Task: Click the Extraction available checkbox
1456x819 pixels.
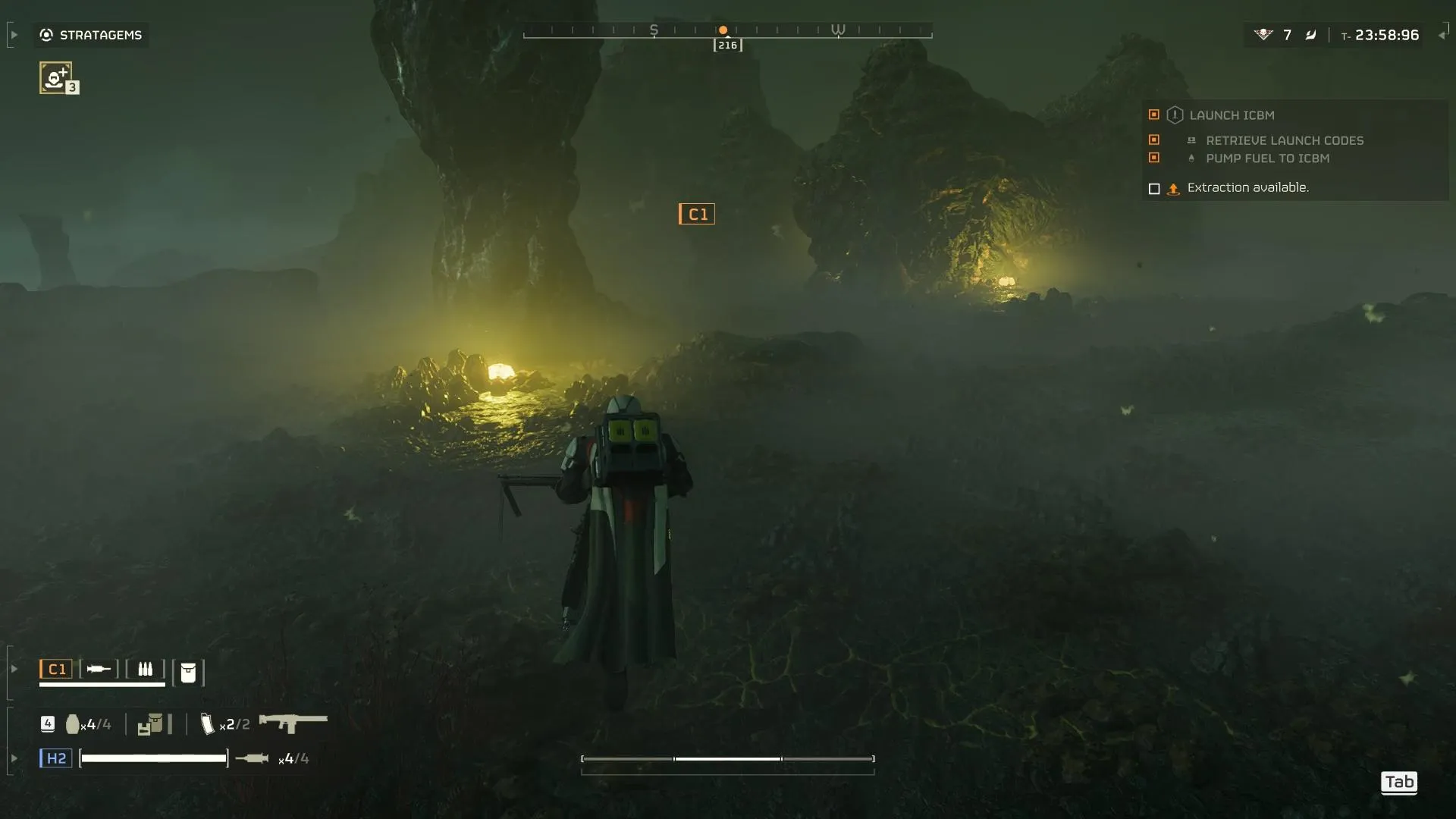Action: [x=1154, y=189]
